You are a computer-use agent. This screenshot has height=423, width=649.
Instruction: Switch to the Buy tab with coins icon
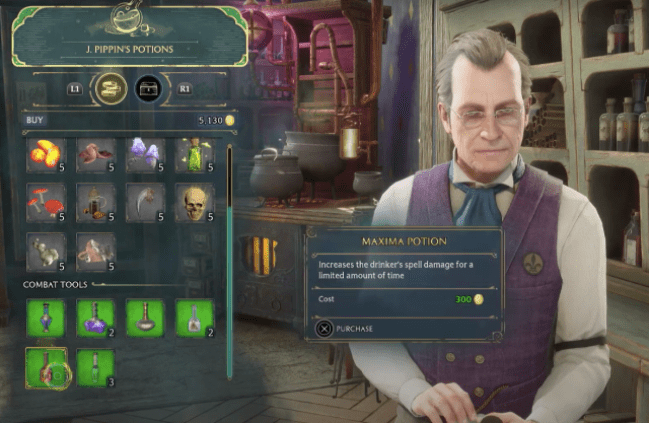(x=110, y=89)
